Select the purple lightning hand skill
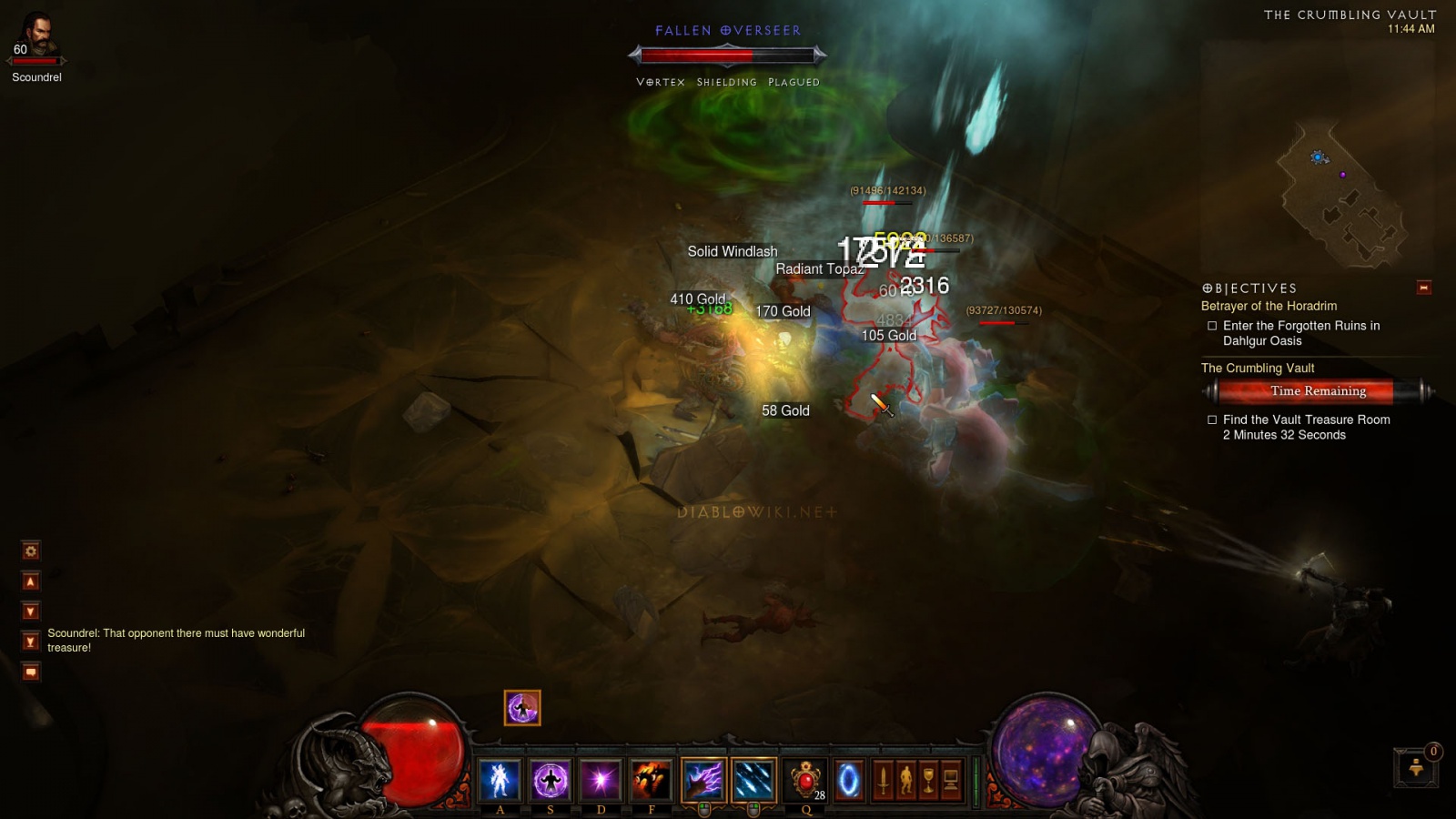 click(703, 780)
